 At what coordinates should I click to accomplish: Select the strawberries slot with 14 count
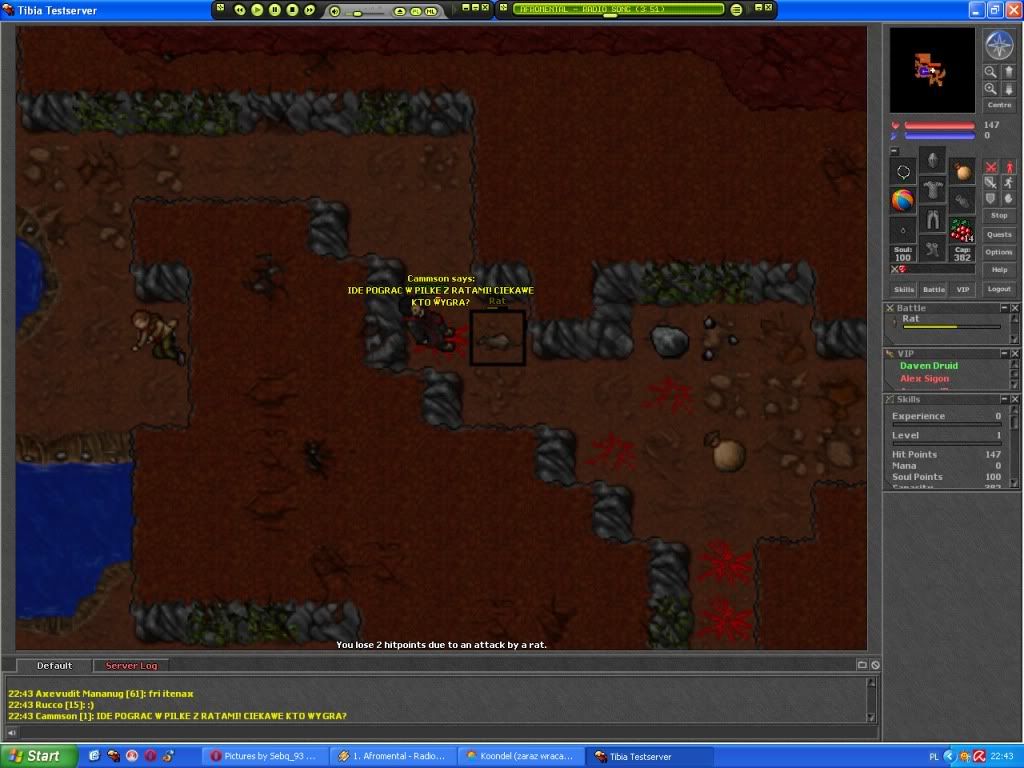[x=962, y=230]
